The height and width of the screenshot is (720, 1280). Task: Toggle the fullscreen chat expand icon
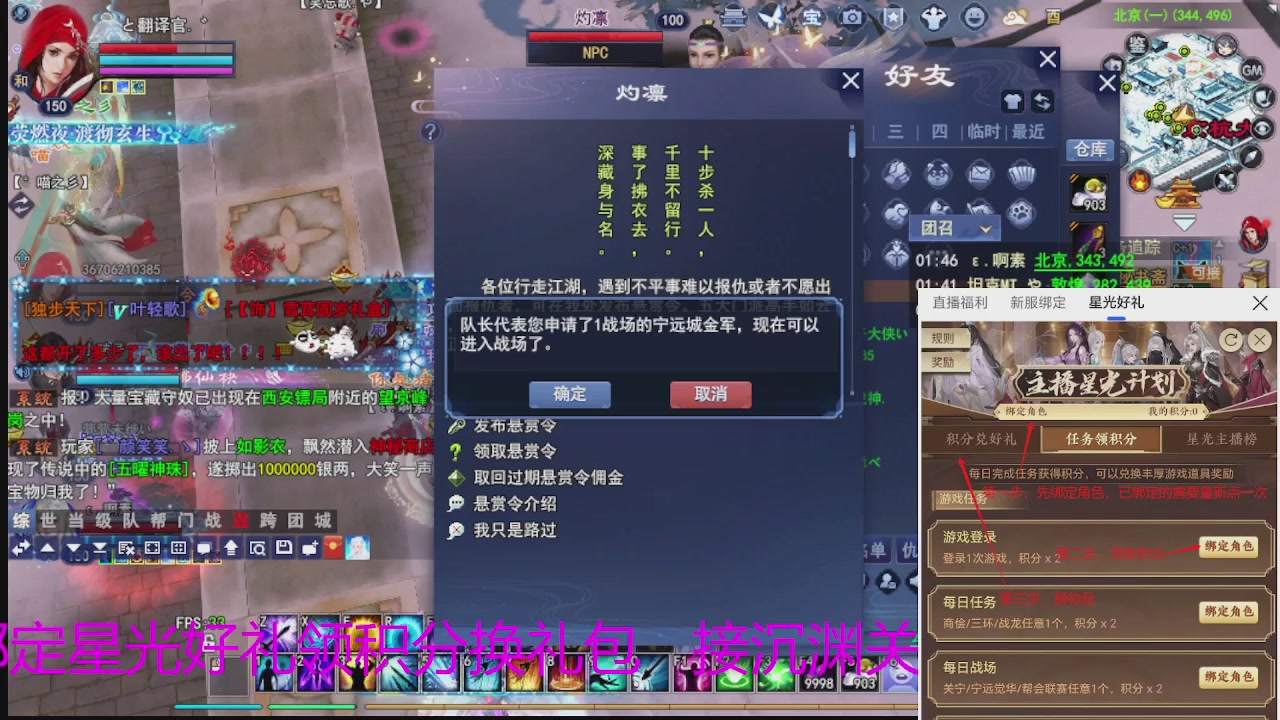(152, 548)
